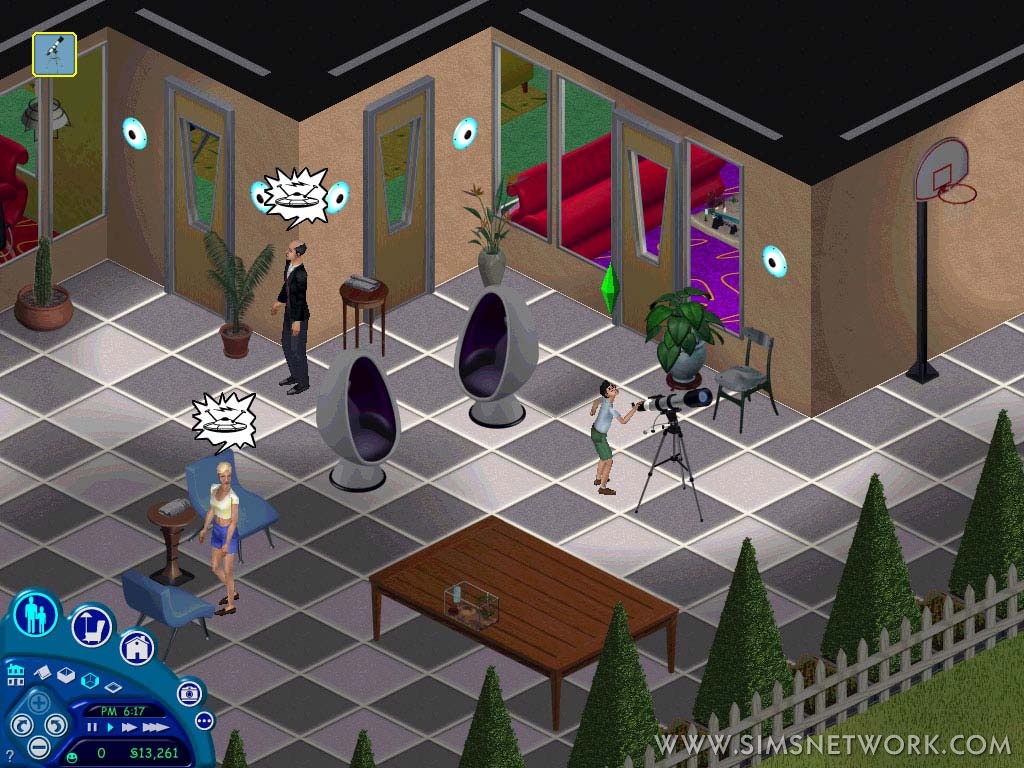Choose the cutaway walls view
Screen dimensions: 1024x768
tap(89, 680)
